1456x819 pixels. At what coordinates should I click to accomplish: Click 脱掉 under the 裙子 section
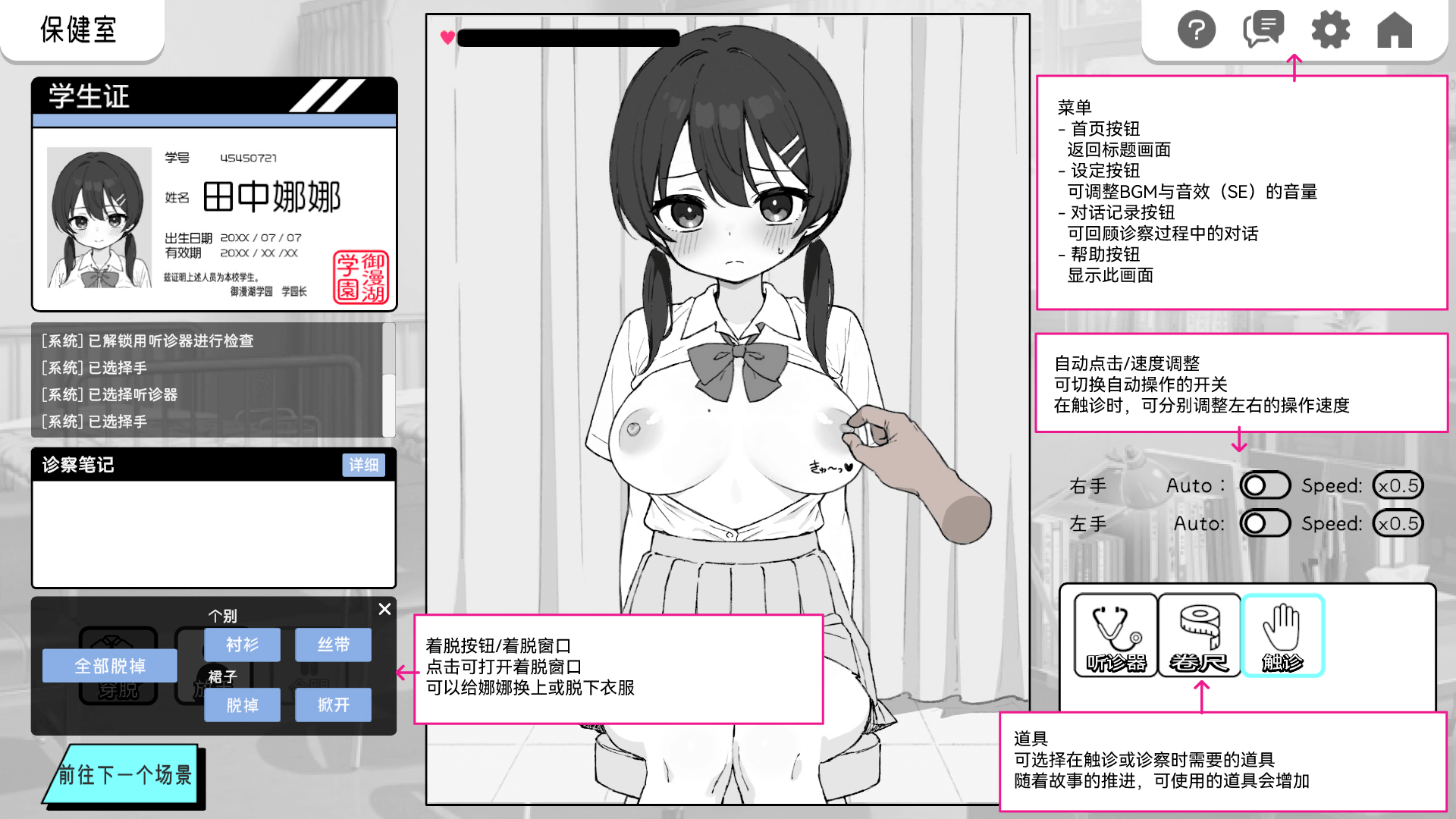[x=242, y=705]
